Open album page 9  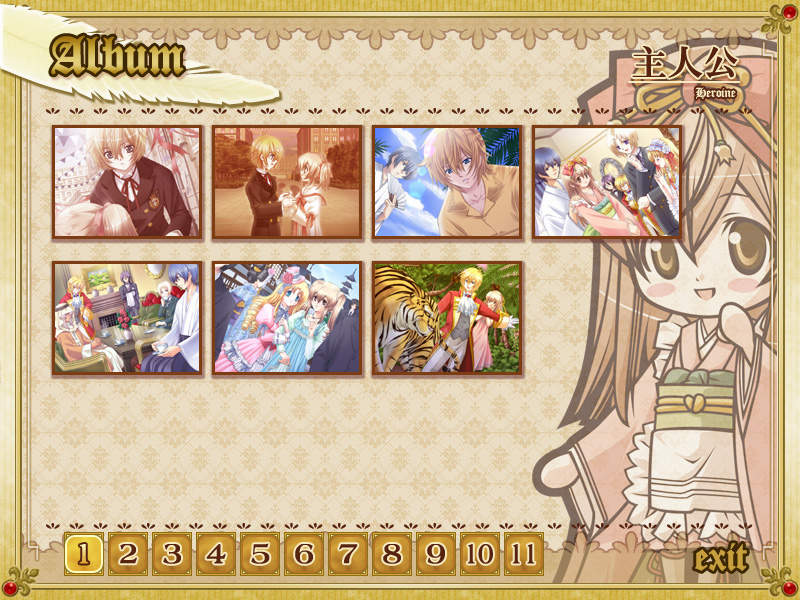pos(437,553)
